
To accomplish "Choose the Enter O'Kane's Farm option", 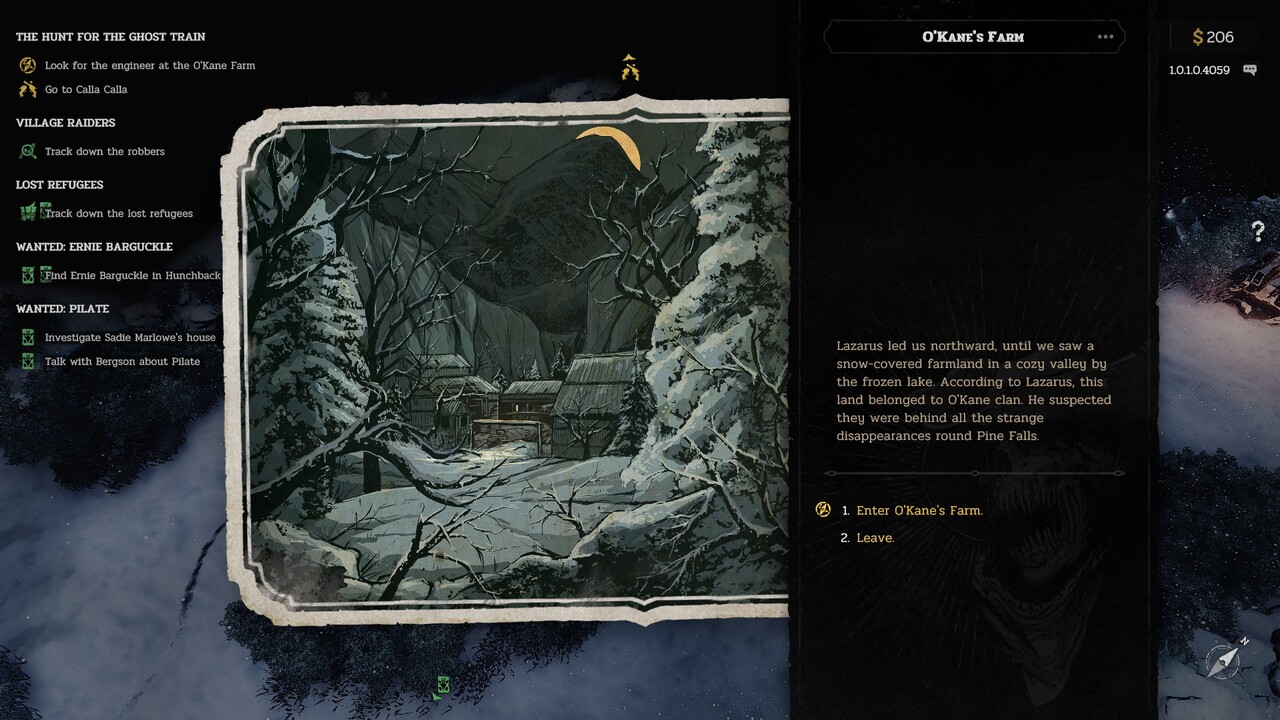I will pos(919,510).
